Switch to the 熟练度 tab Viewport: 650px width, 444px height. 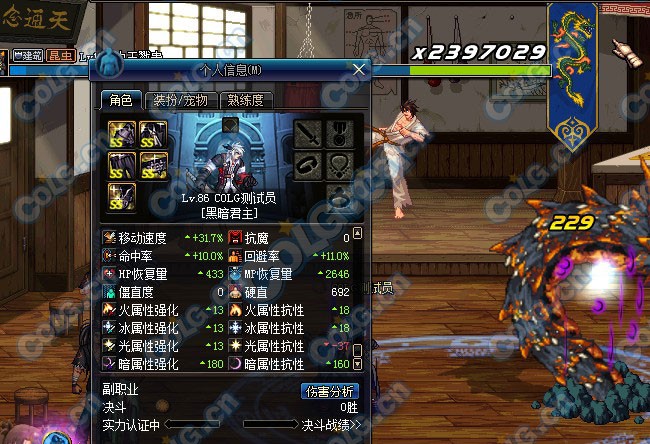coord(246,100)
